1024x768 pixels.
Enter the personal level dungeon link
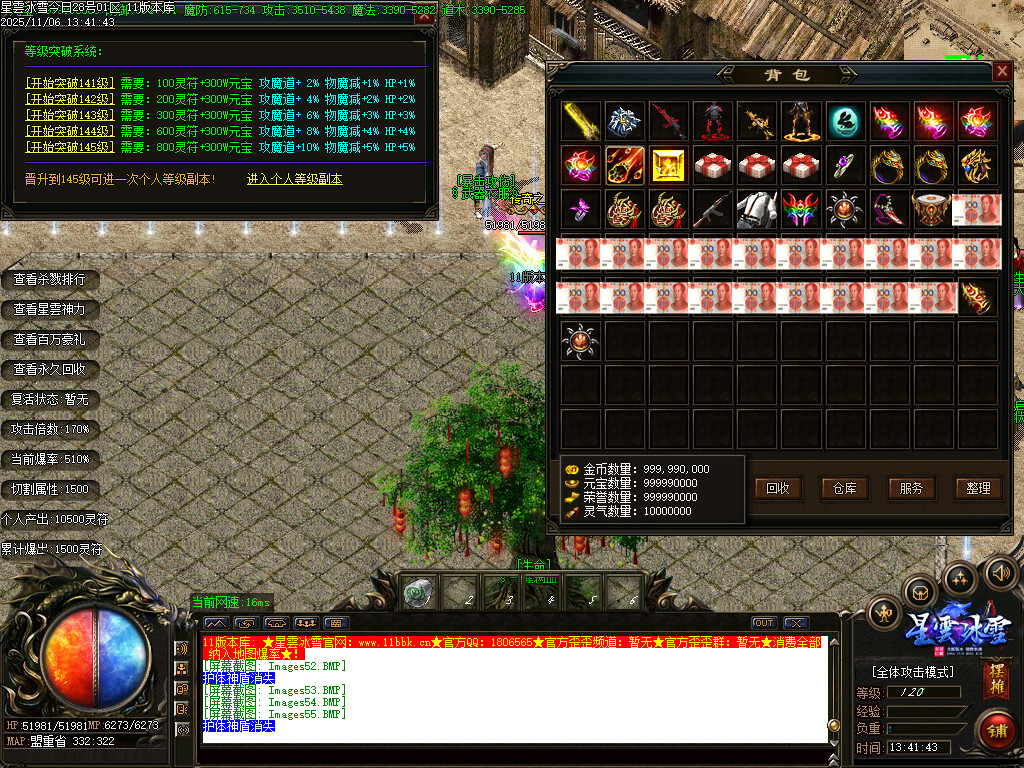[x=295, y=179]
